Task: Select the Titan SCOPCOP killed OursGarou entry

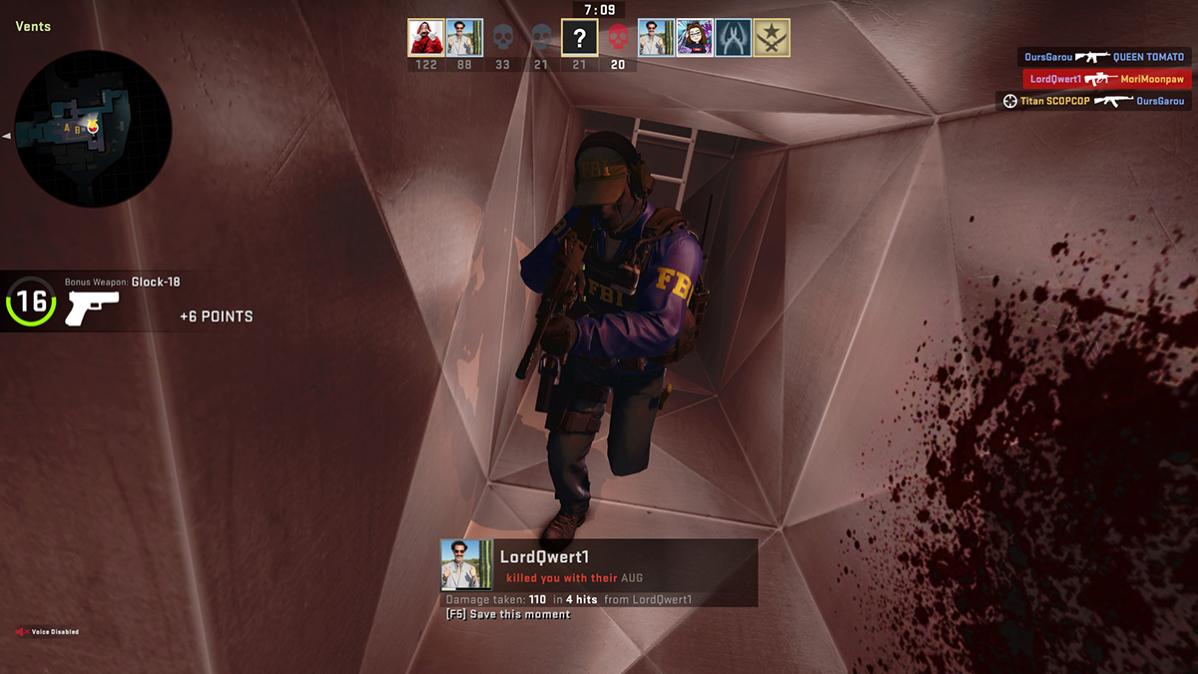Action: [x=1095, y=101]
